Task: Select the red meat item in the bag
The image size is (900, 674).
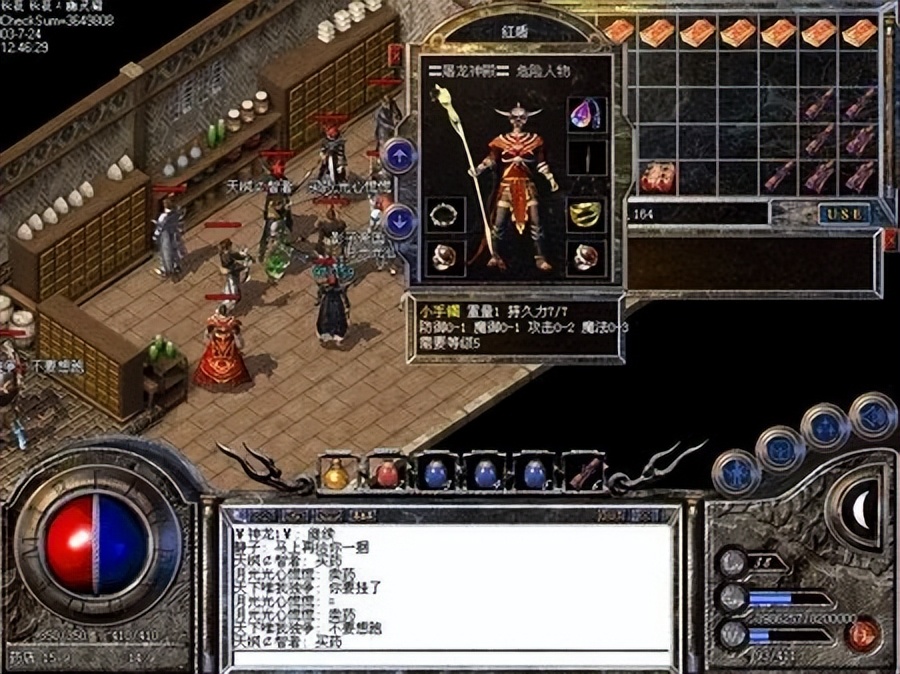Action: [658, 178]
